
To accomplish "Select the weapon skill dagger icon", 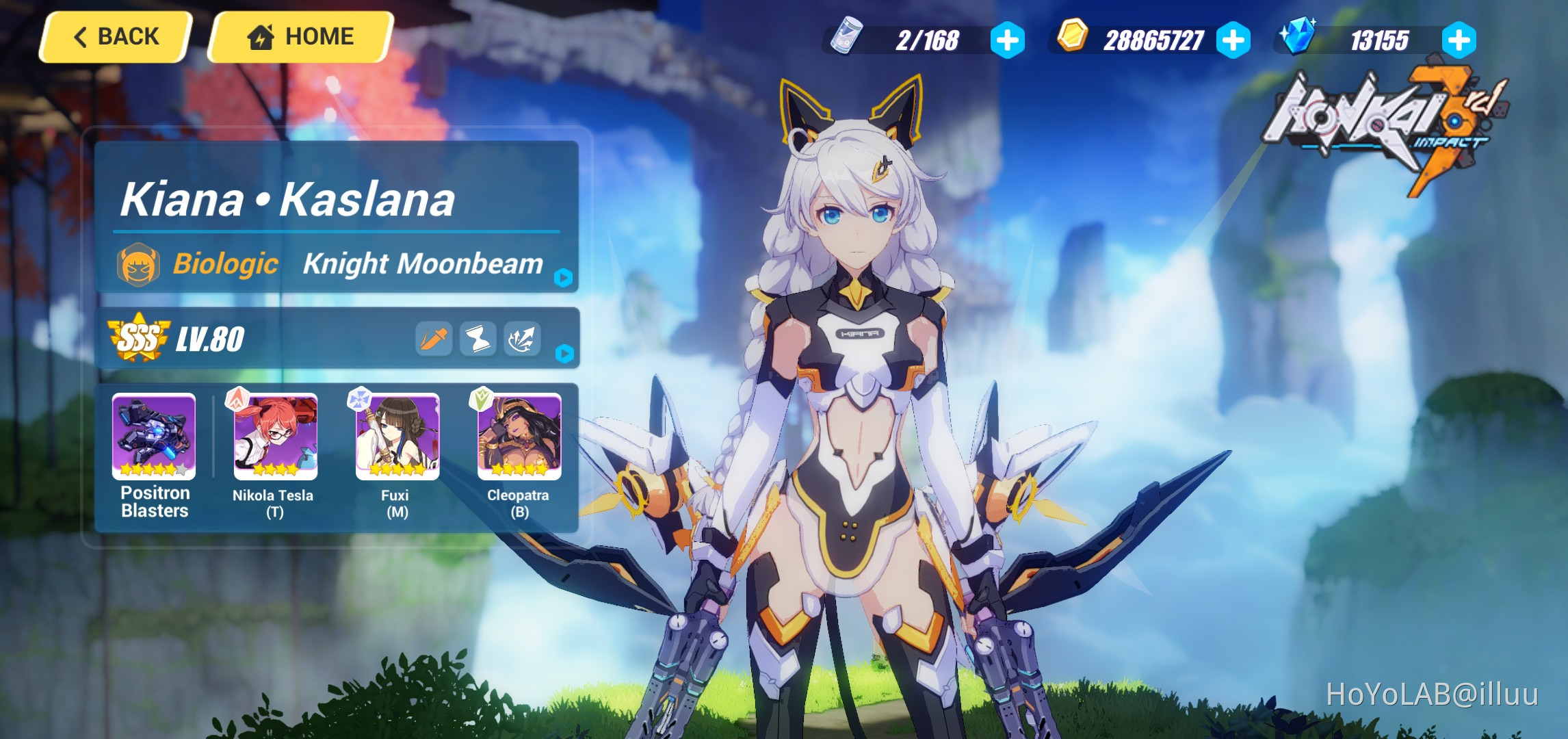I will click(434, 337).
